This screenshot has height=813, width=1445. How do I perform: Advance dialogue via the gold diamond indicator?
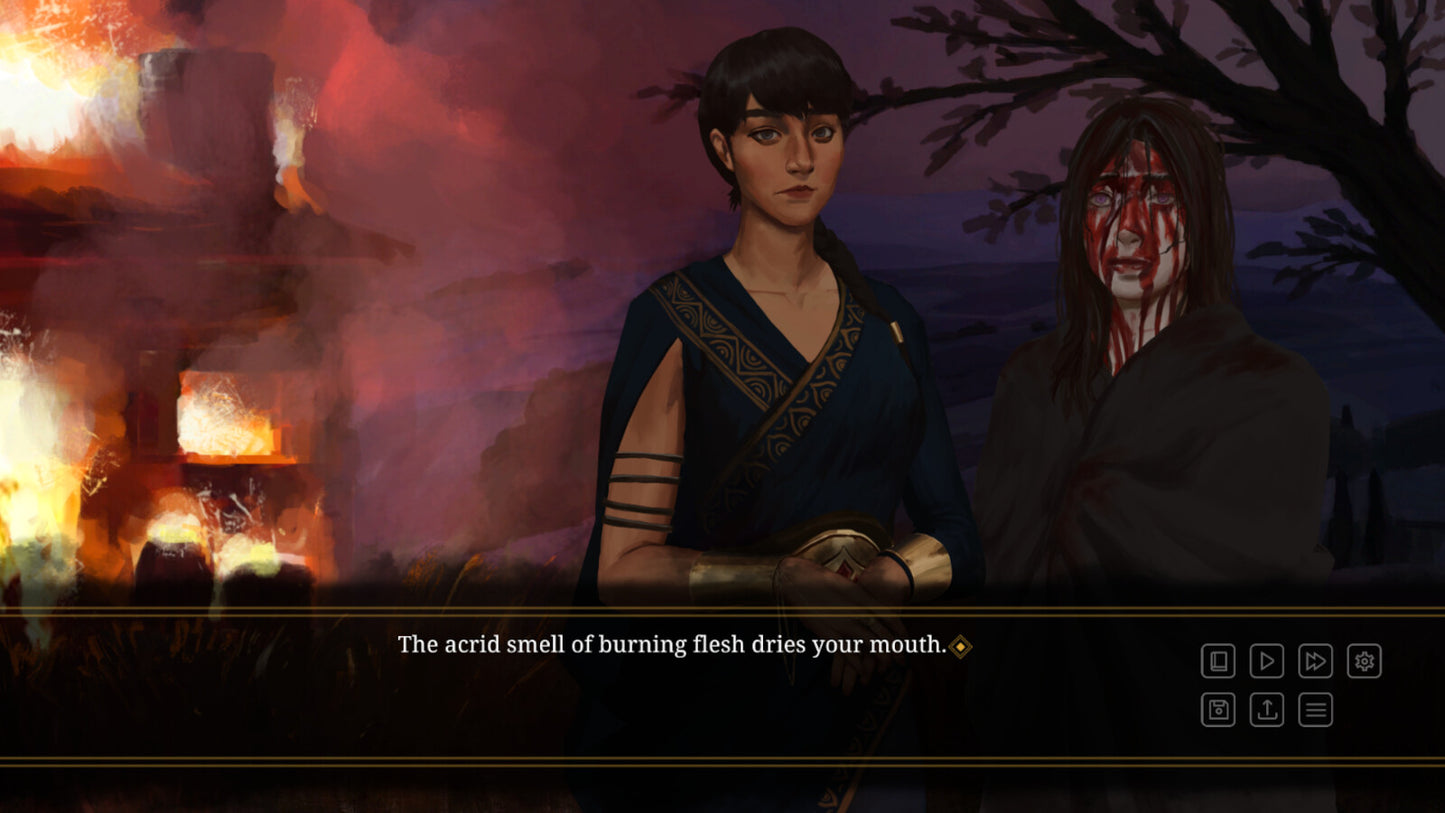pos(960,647)
